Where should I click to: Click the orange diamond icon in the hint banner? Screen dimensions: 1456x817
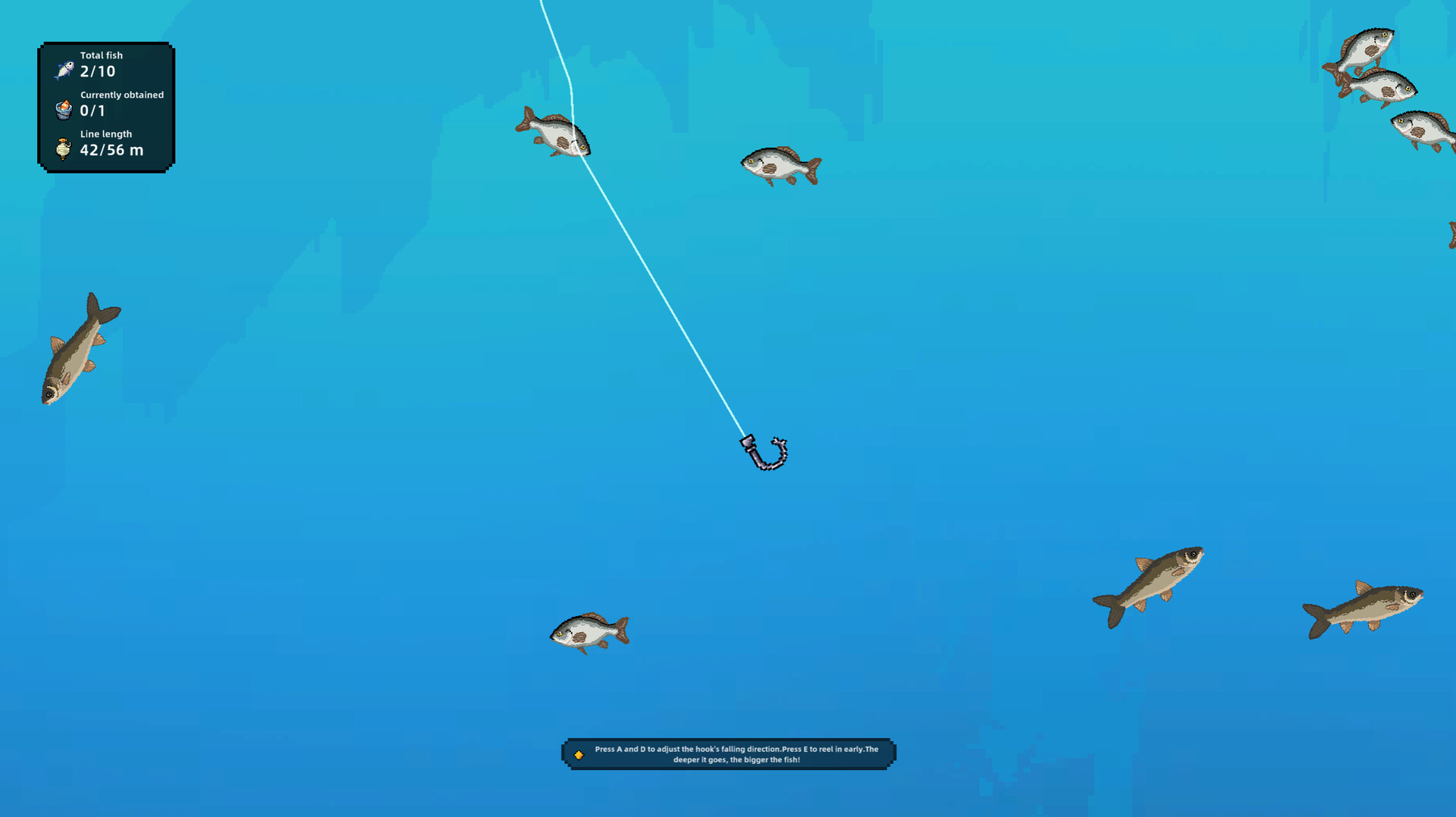tap(579, 753)
